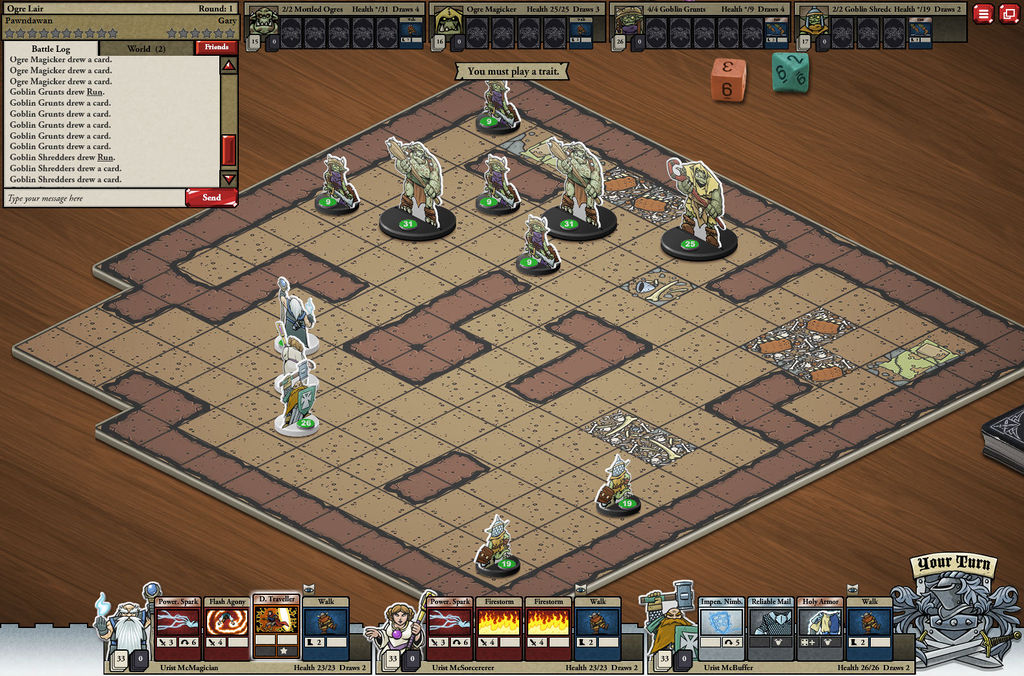
Task: Send the chat message
Action: tap(211, 198)
